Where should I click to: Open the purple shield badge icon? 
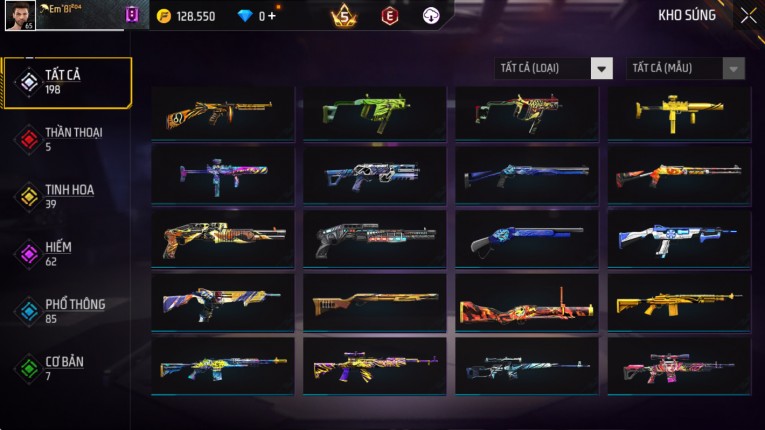(132, 16)
